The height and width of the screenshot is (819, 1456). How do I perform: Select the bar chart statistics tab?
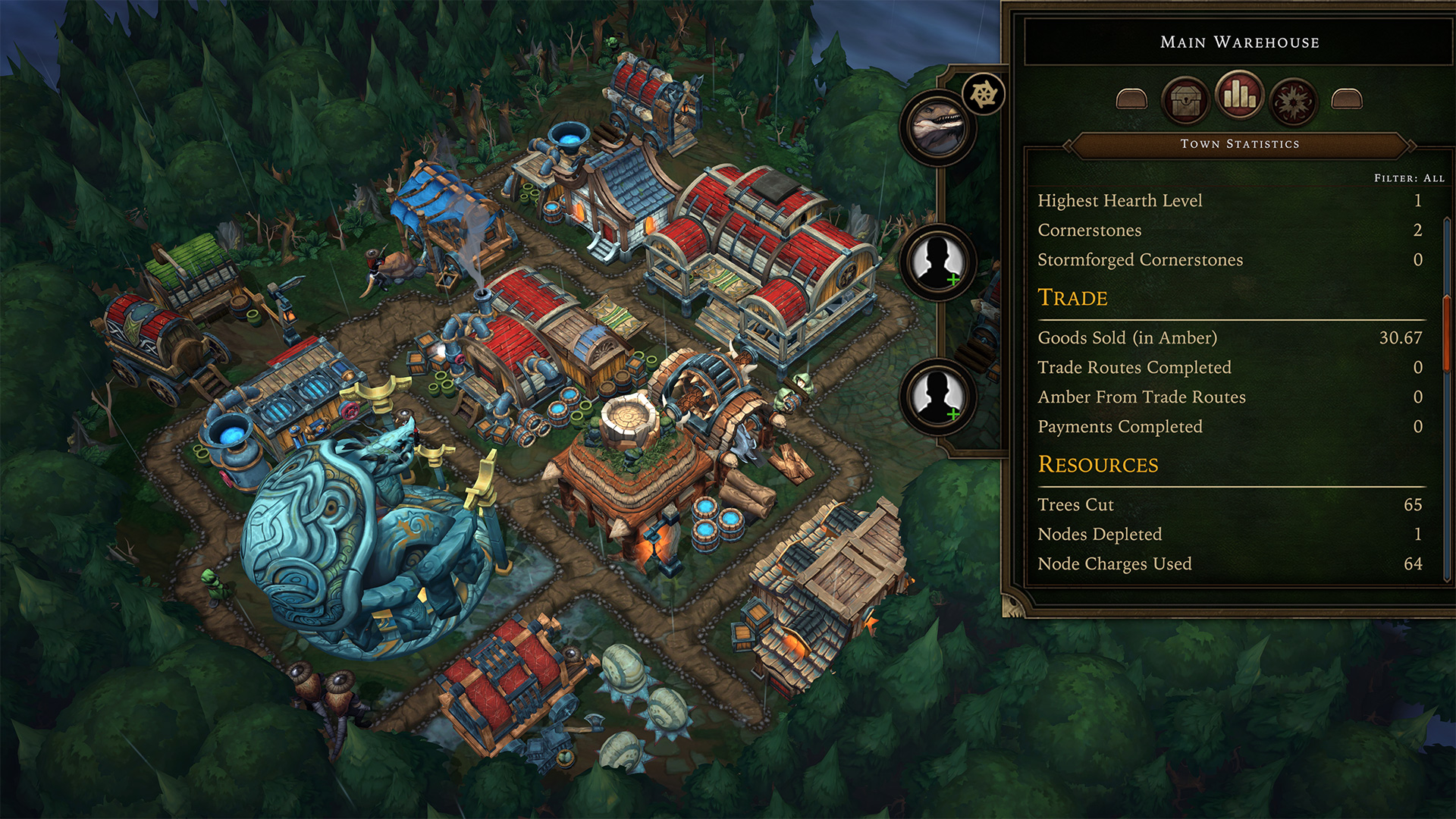(1239, 96)
